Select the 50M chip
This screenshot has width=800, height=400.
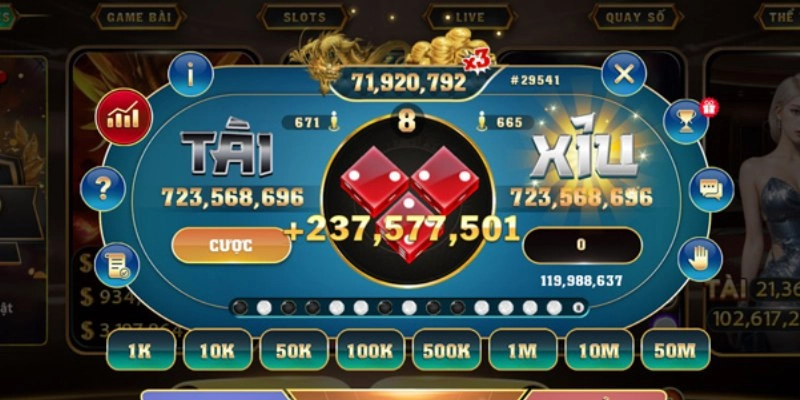click(675, 350)
